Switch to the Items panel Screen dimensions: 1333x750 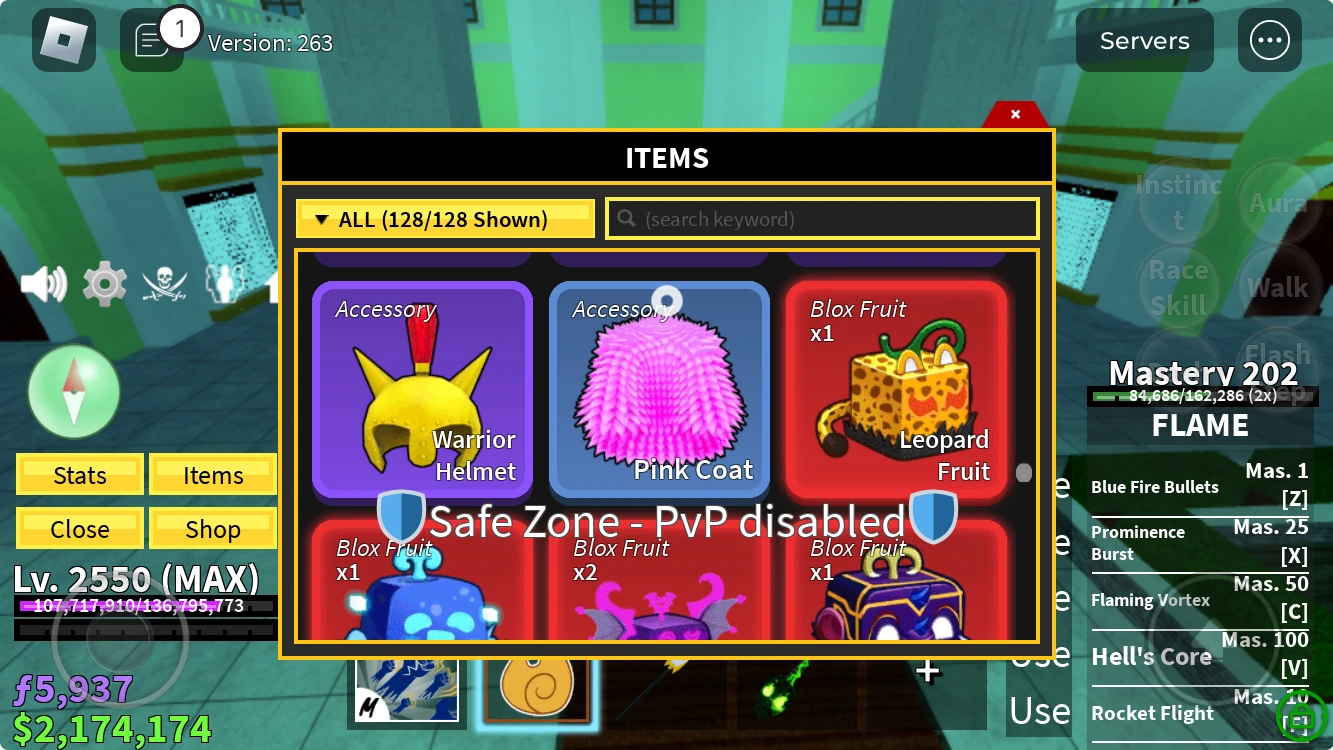click(212, 474)
